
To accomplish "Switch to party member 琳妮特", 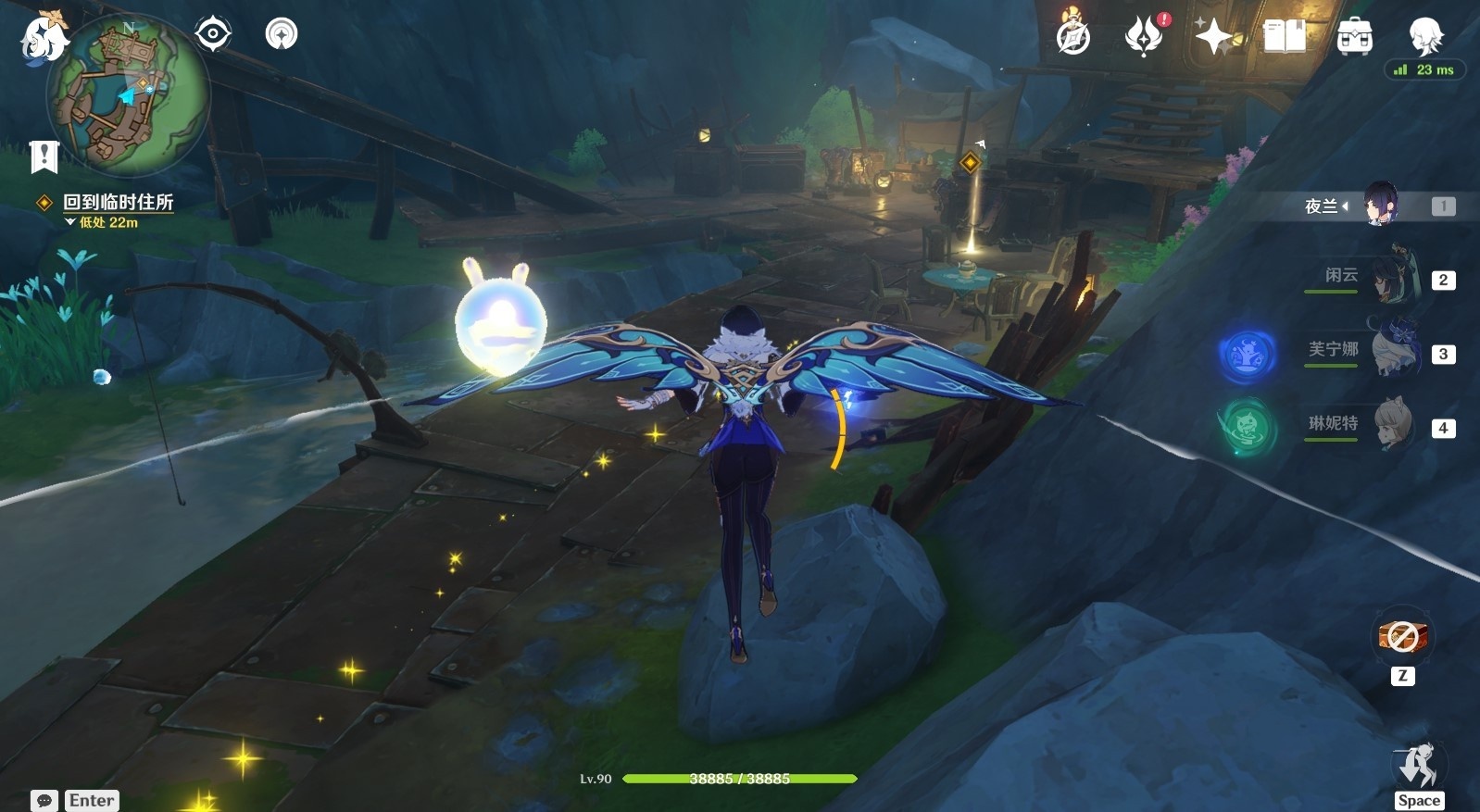I will (x=1389, y=426).
